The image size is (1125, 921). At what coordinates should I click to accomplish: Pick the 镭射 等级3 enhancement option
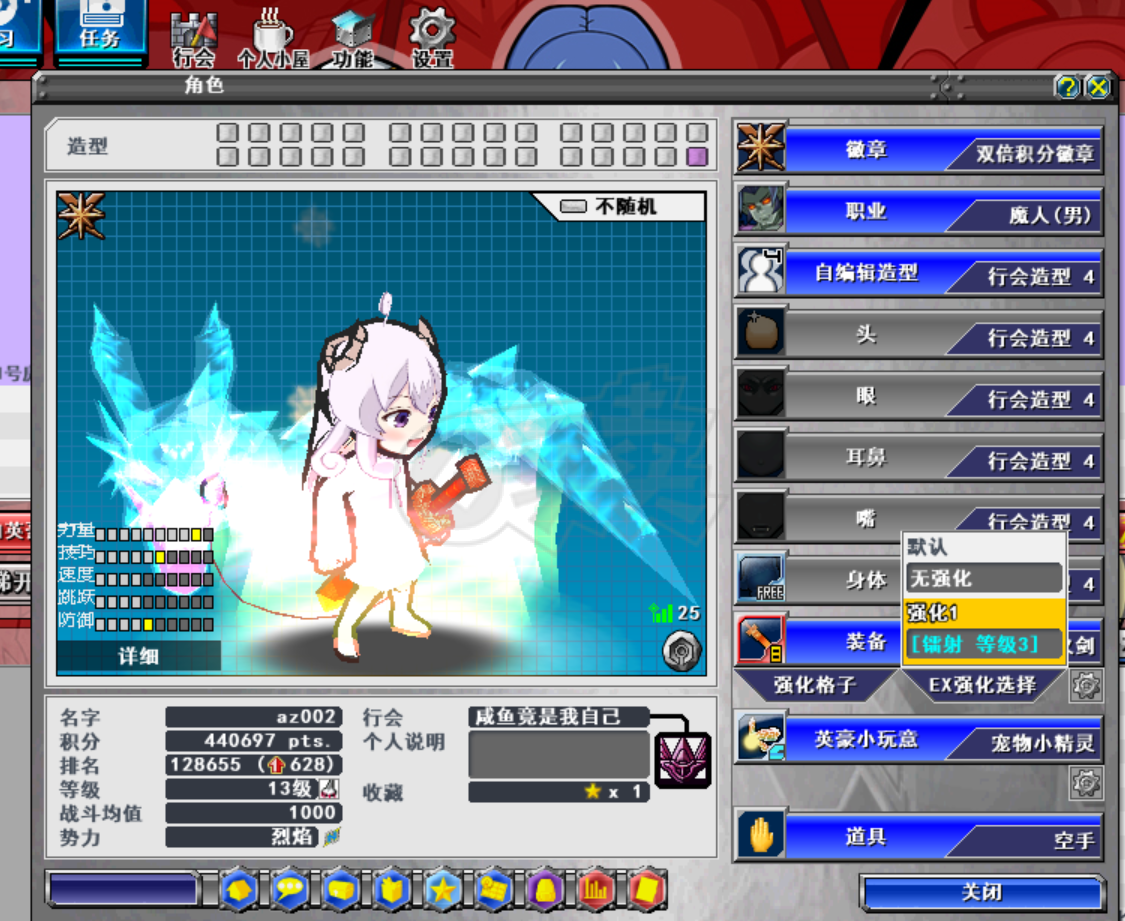pyautogui.click(x=983, y=644)
